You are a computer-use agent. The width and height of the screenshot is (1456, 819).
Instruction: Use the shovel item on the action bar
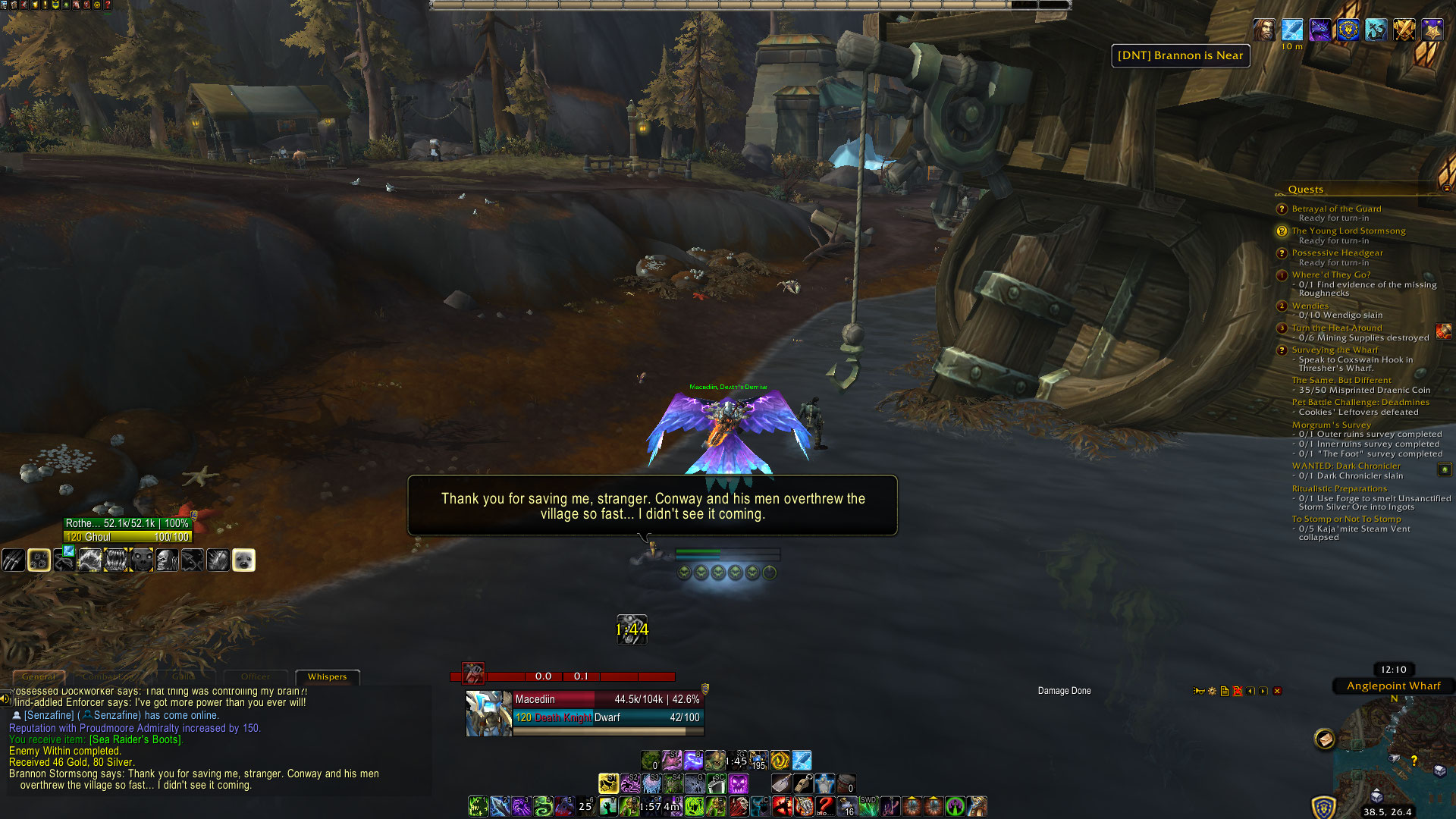point(781,783)
